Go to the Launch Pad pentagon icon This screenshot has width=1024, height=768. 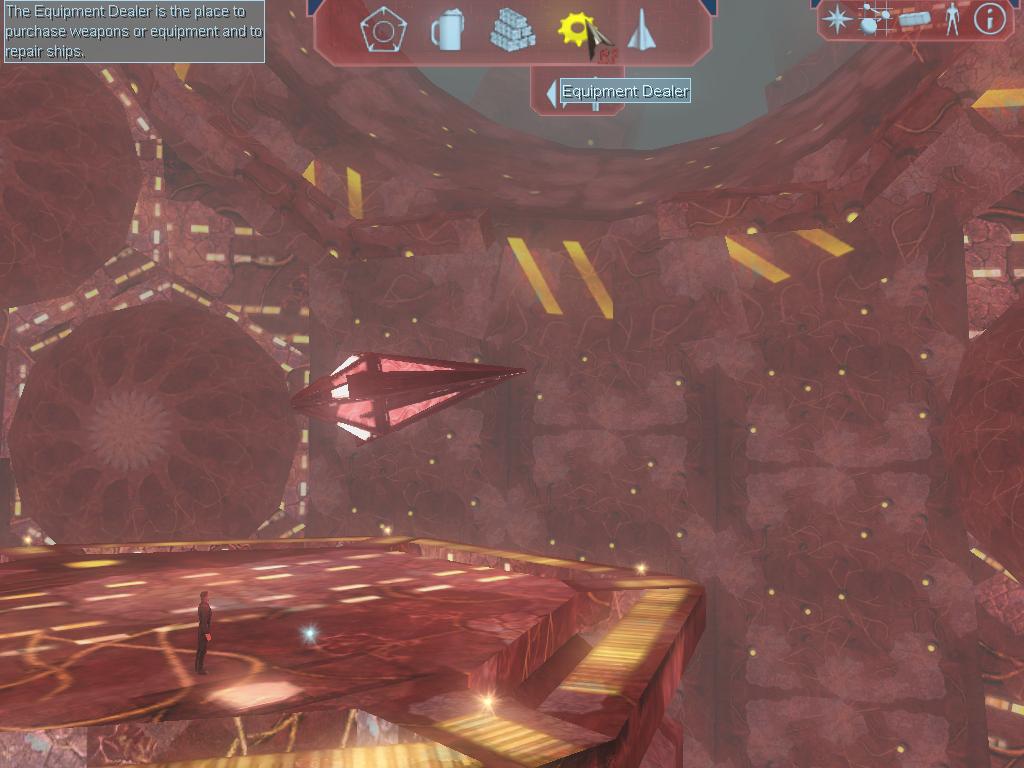(x=383, y=30)
